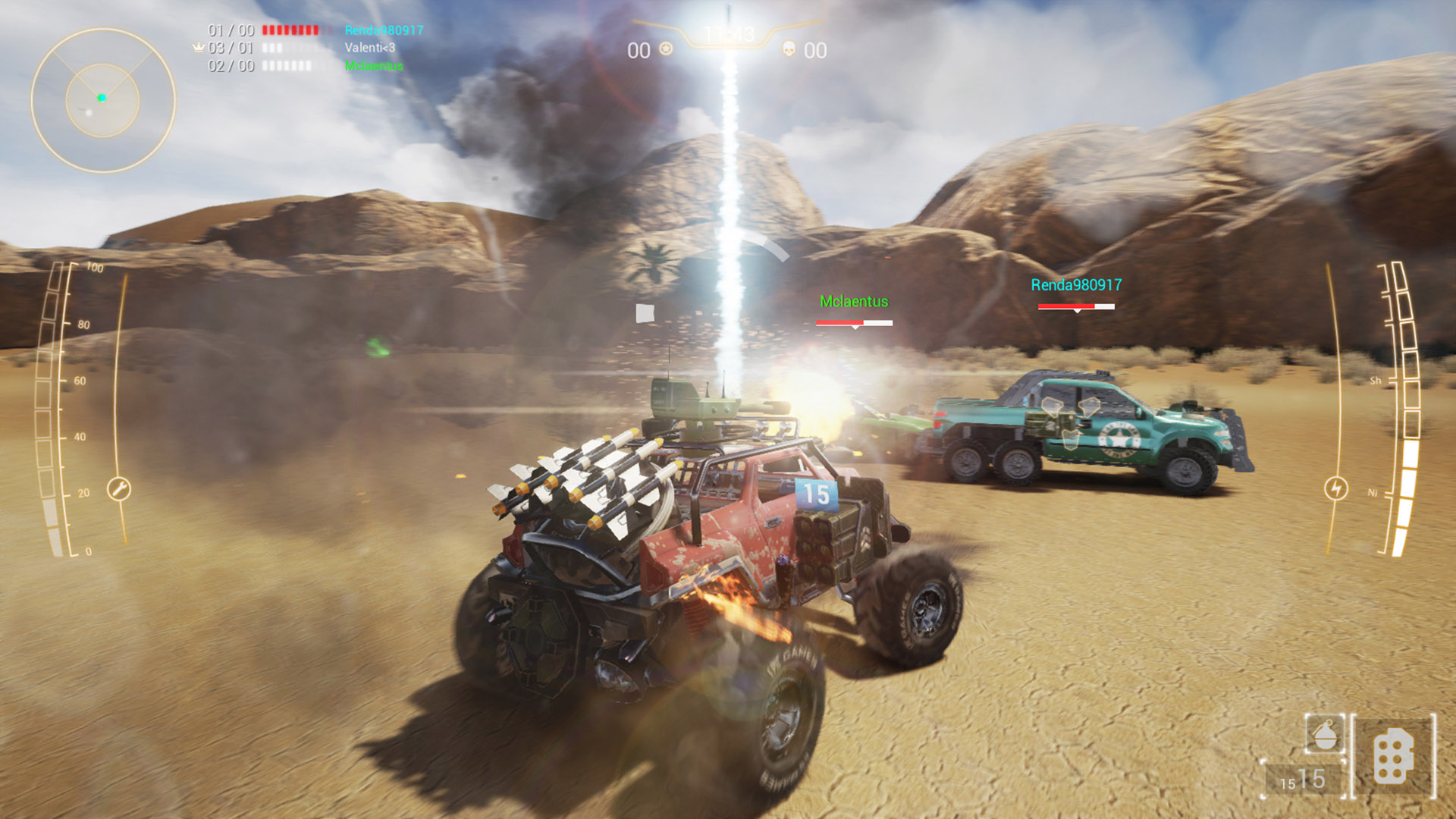Click the ammo count showing 15

(x=1313, y=778)
